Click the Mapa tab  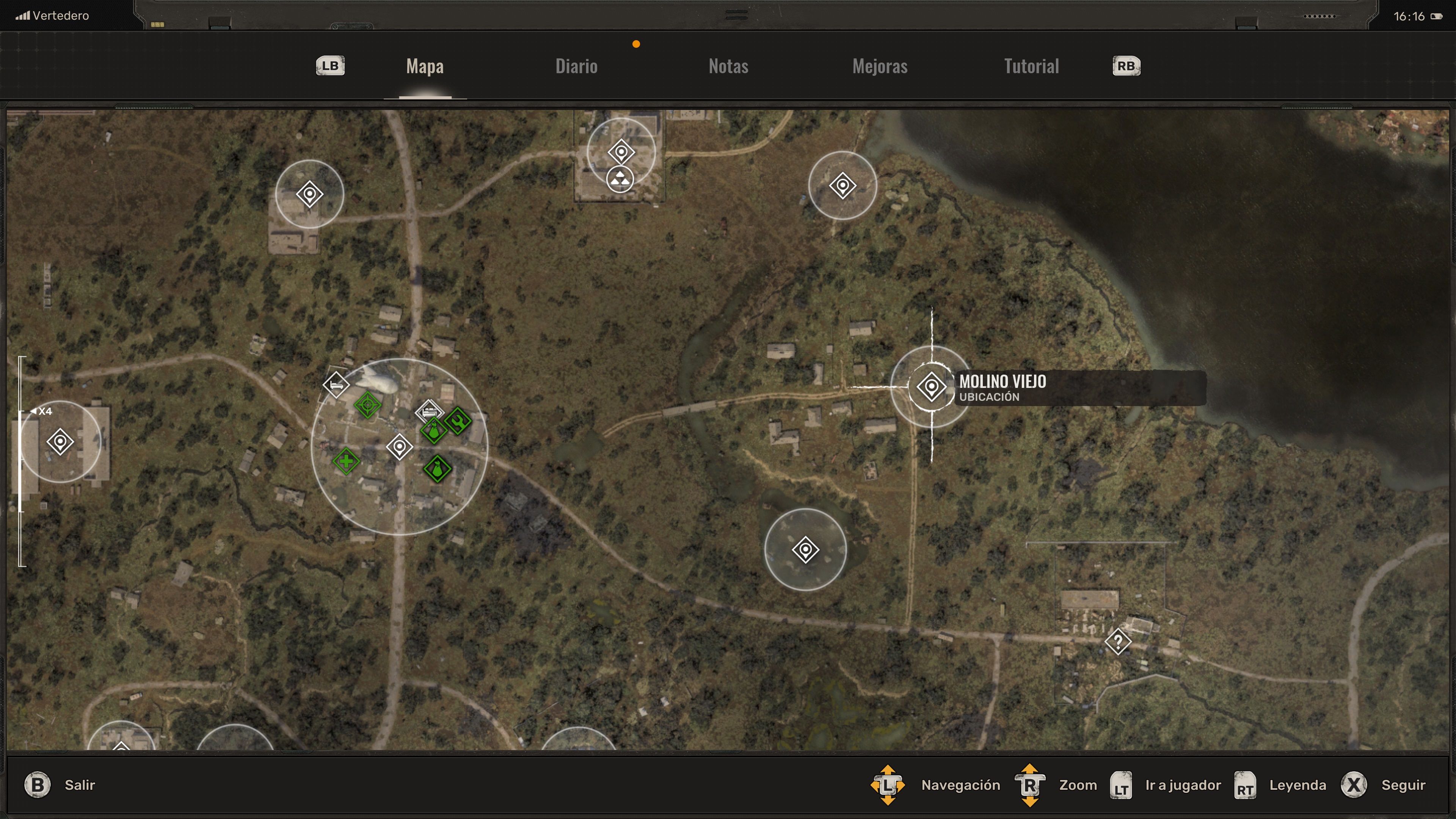(425, 66)
